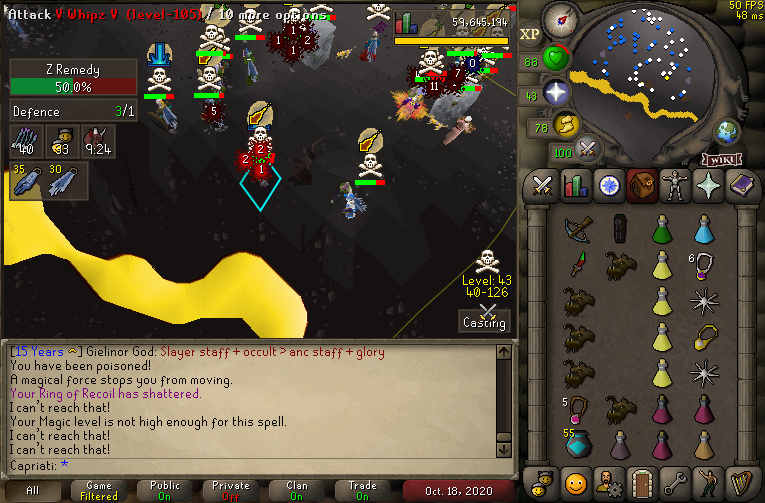This screenshot has height=503, width=765.
Task: Show the Worn Equipment tab
Action: [x=675, y=186]
